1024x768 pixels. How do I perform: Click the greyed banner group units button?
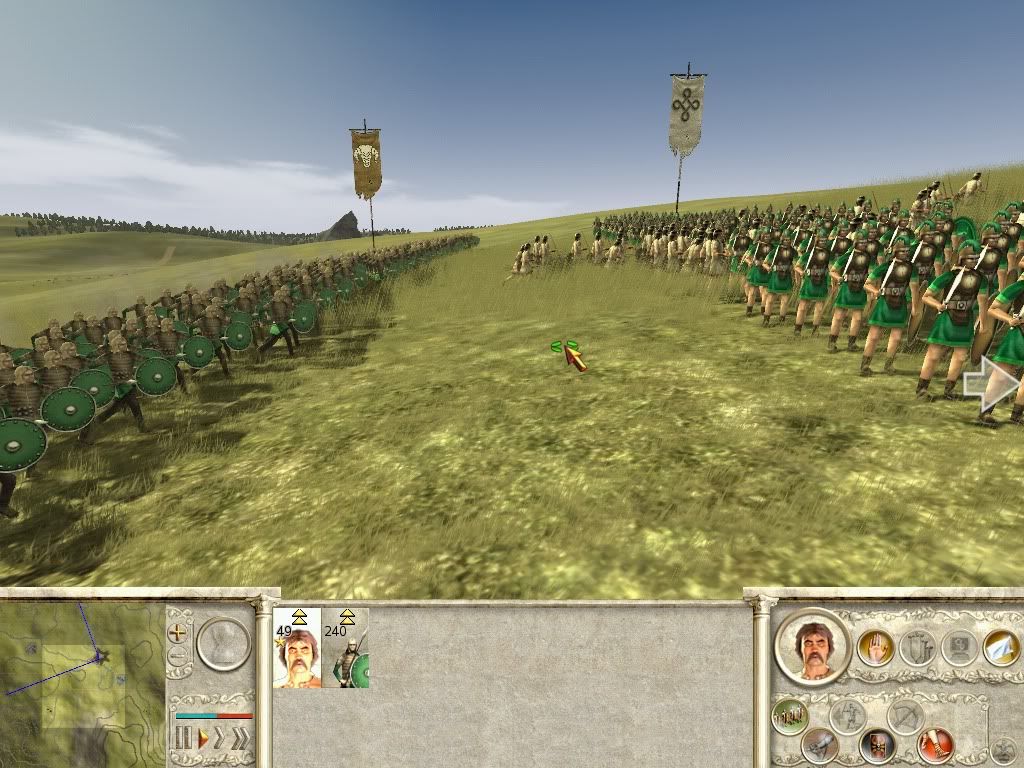click(916, 648)
